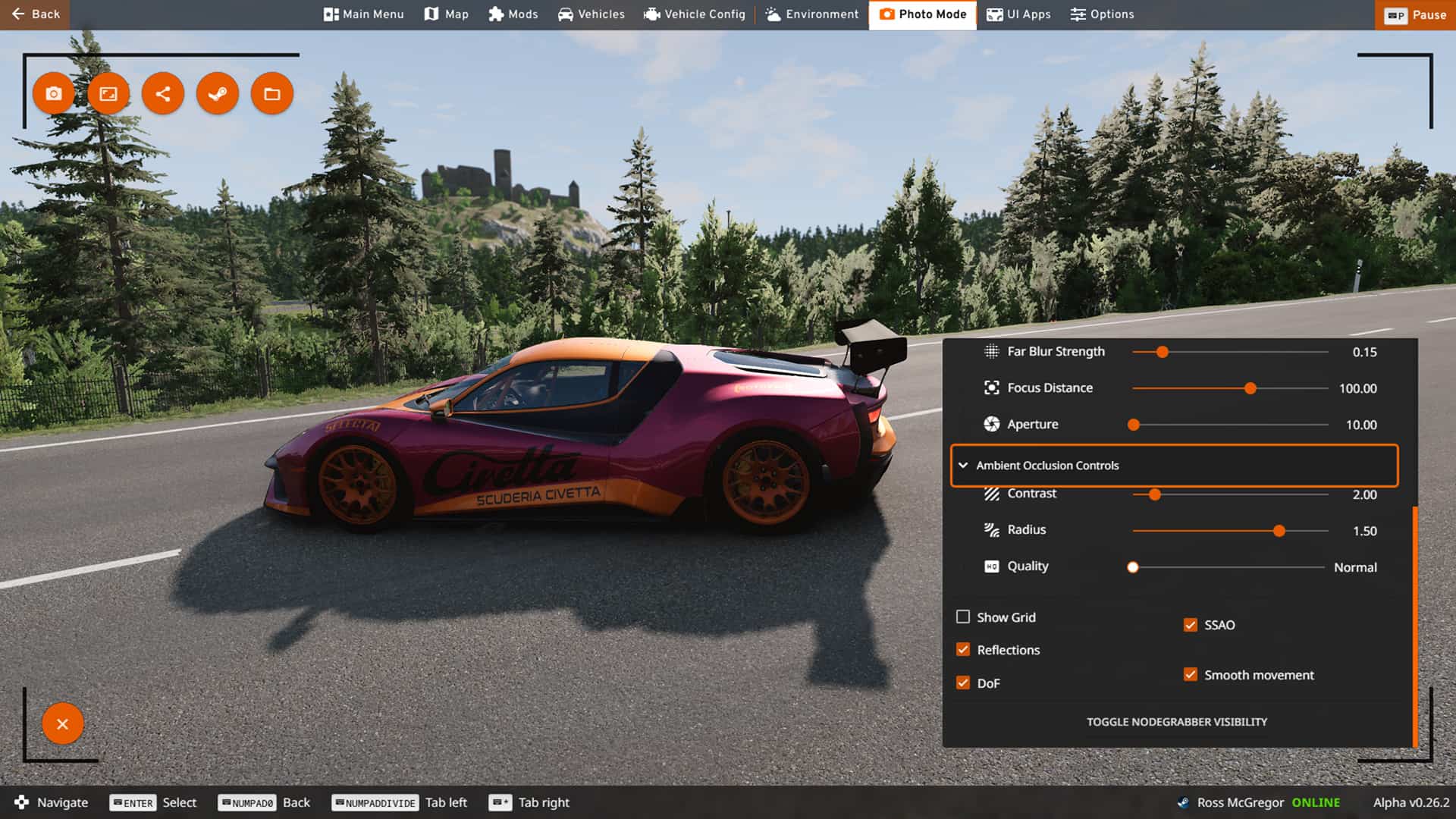Uncheck Smooth movement

coord(1191,674)
